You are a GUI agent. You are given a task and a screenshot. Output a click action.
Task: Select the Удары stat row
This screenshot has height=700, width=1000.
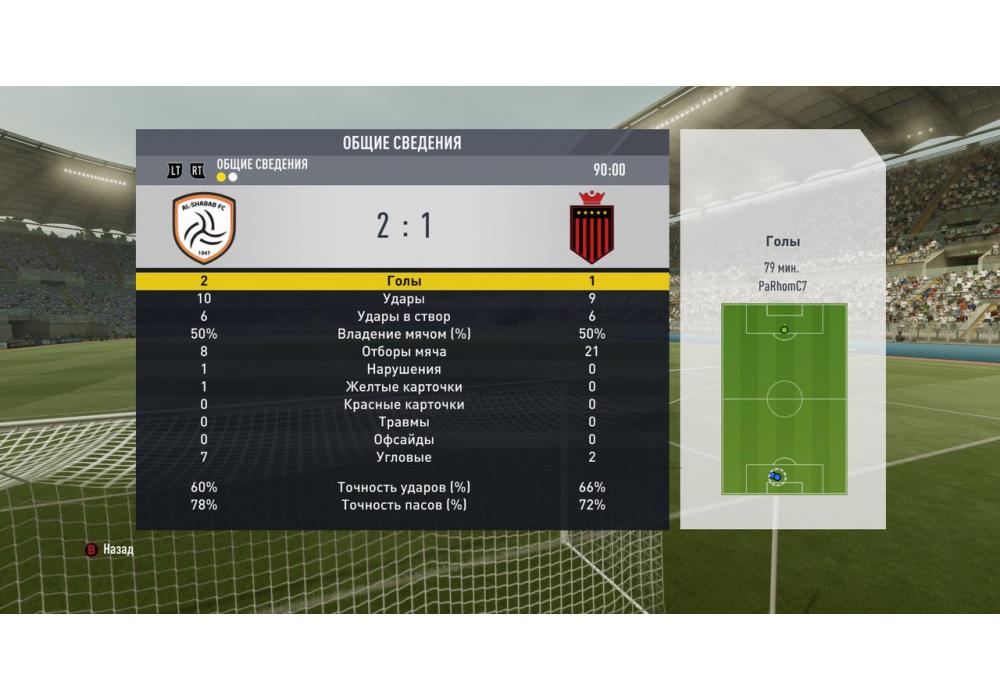point(403,299)
